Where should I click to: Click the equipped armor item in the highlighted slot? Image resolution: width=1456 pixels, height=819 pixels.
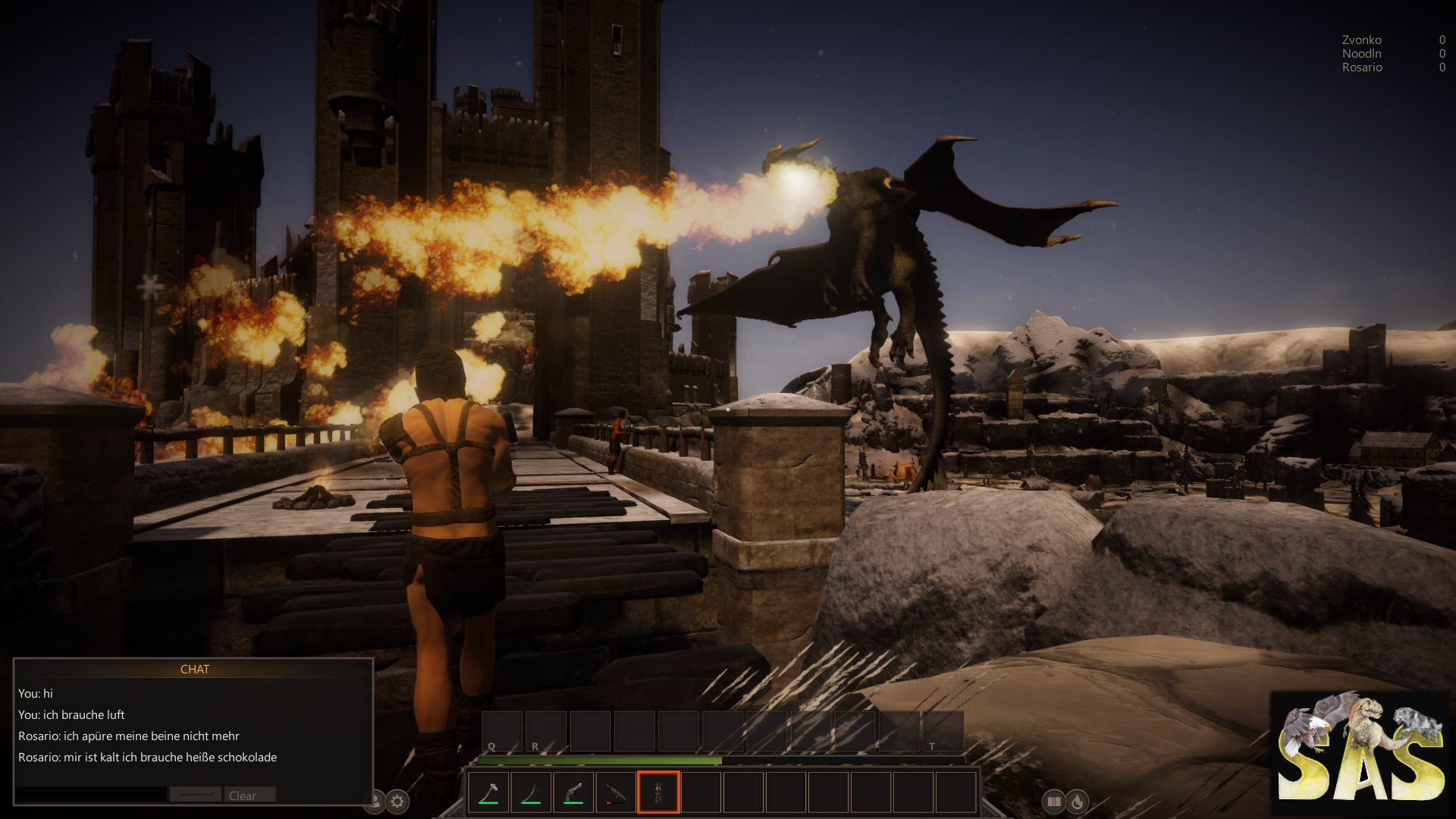(657, 791)
